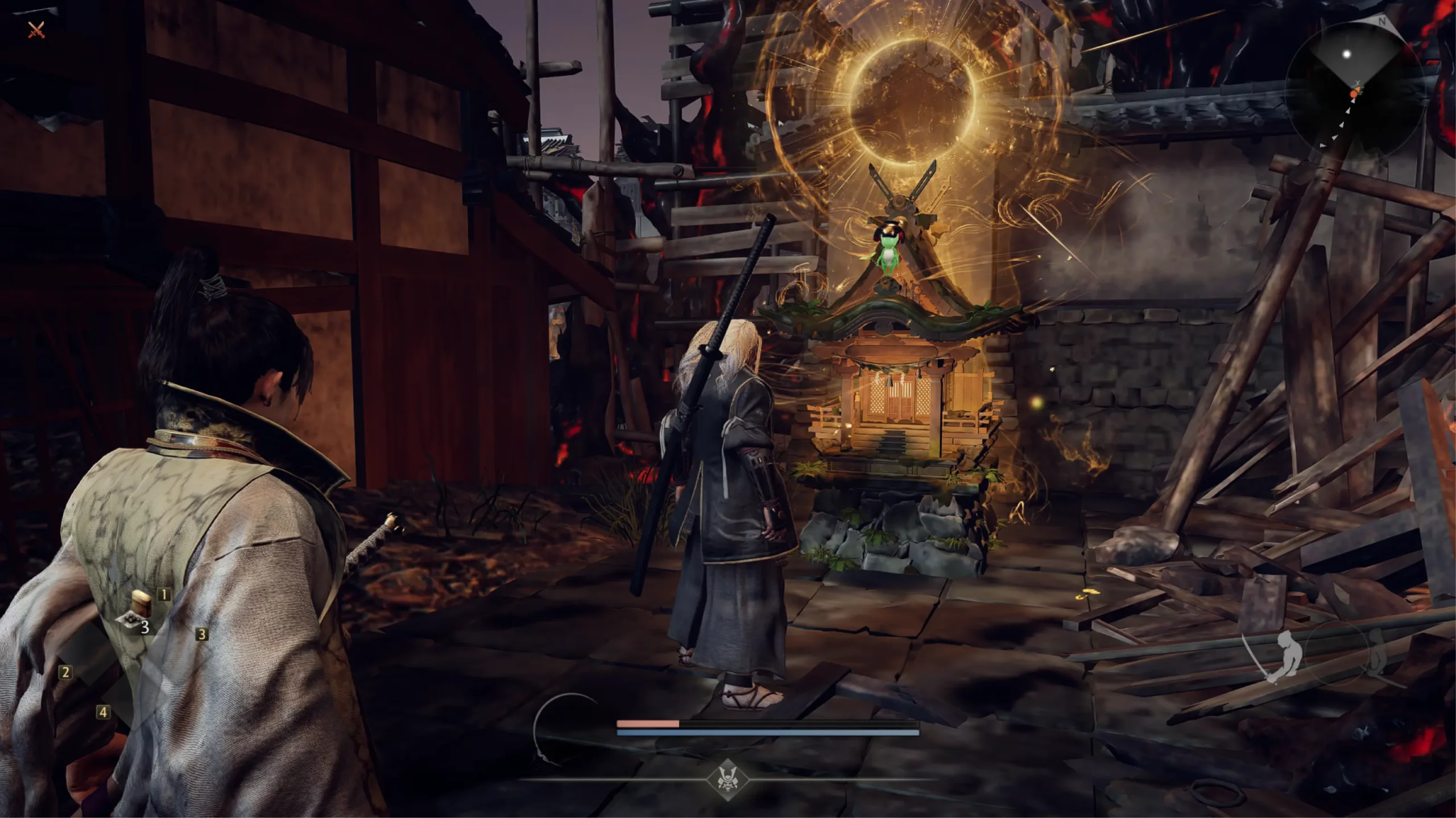Screen dimensions: 1456x818
Task: Click the crossed swords status icon
Action: [x=36, y=30]
